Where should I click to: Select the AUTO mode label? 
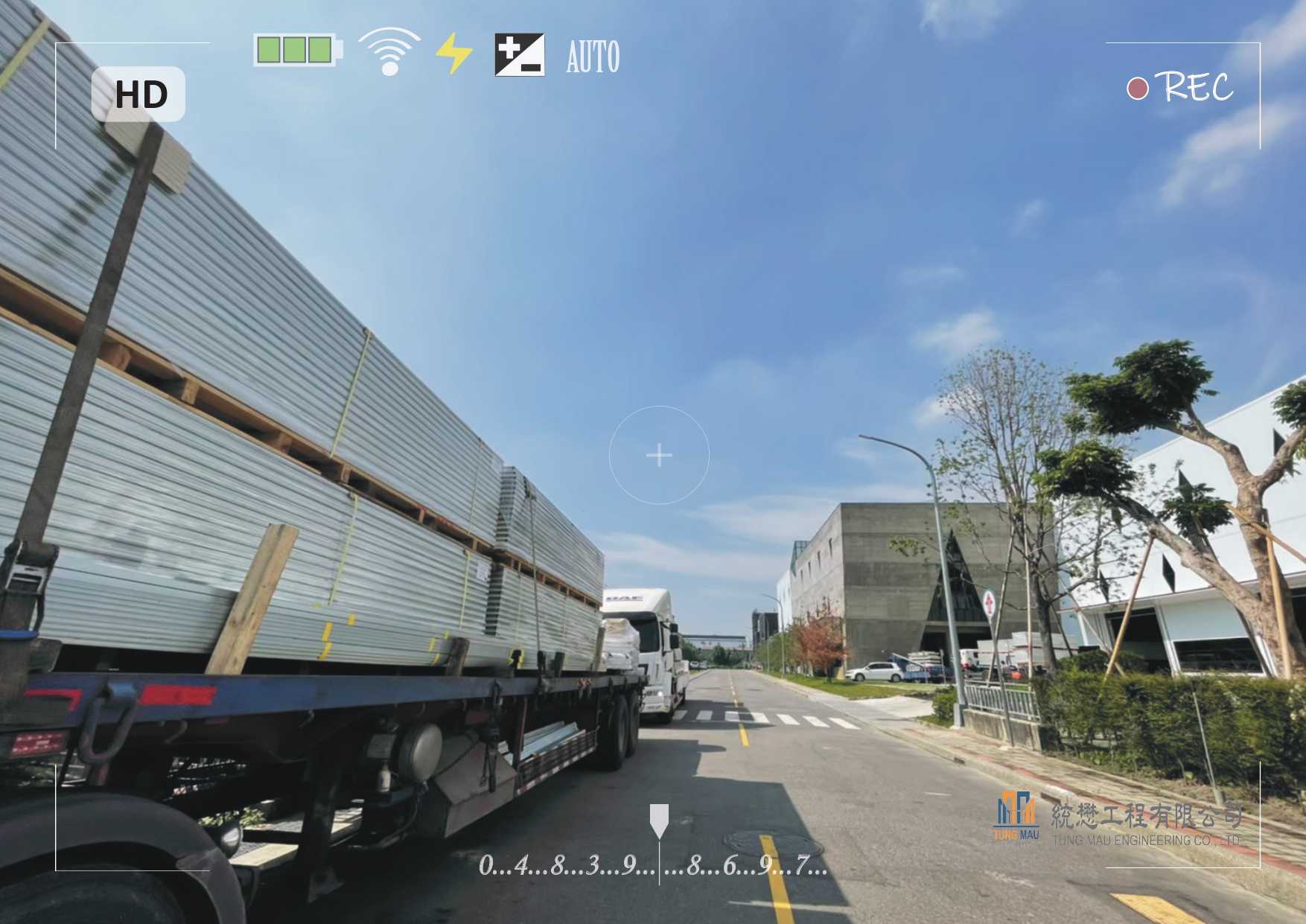coord(593,57)
